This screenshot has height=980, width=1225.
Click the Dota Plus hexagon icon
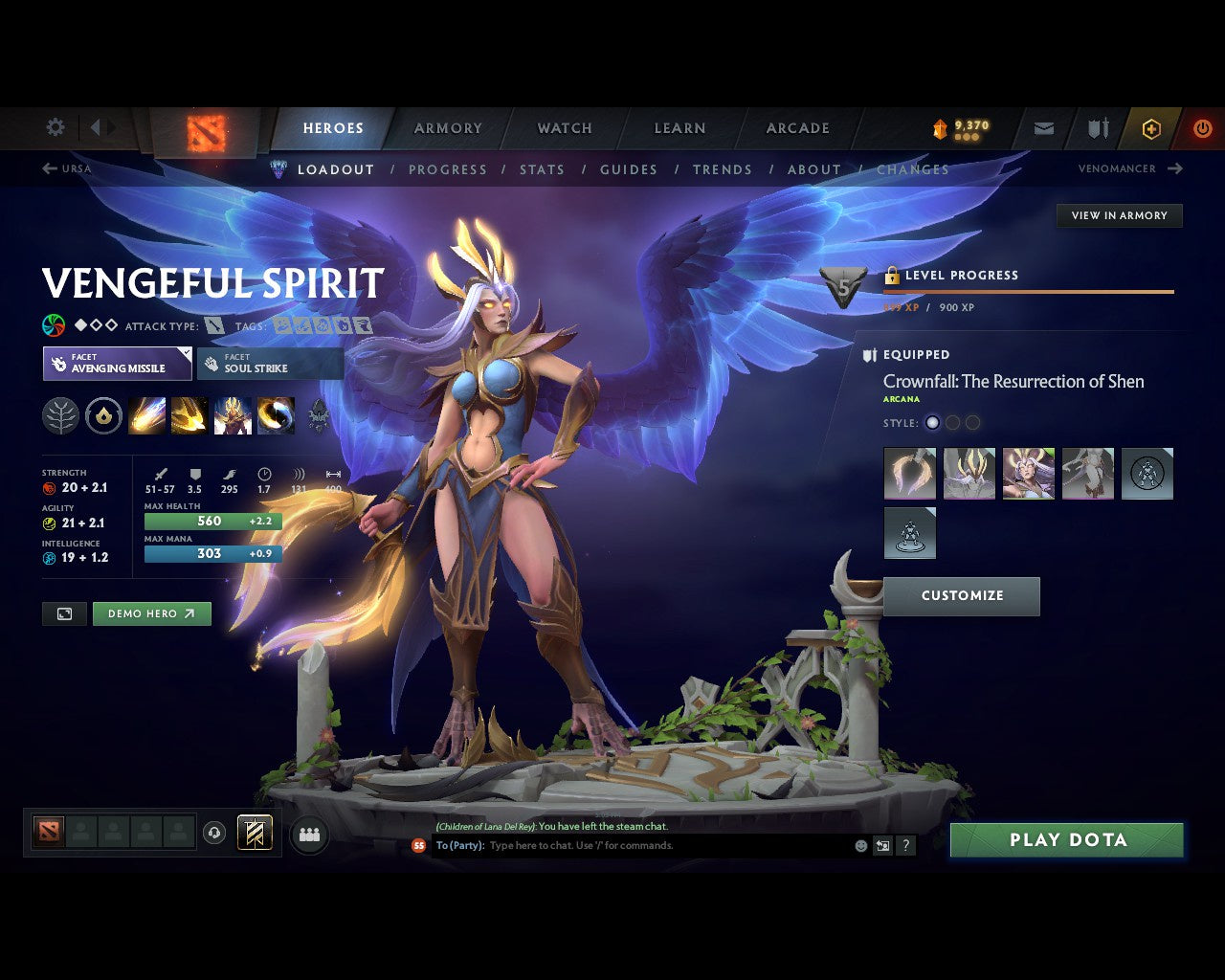(1151, 127)
